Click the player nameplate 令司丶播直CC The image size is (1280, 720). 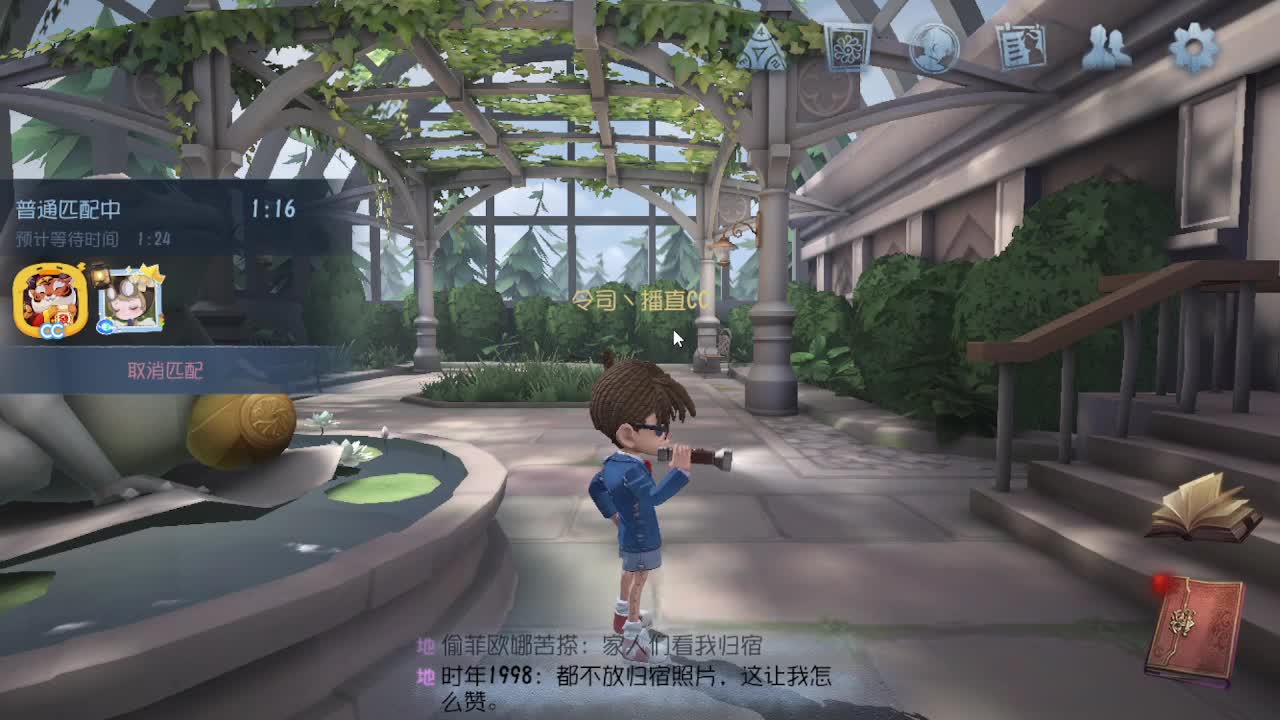pos(641,298)
